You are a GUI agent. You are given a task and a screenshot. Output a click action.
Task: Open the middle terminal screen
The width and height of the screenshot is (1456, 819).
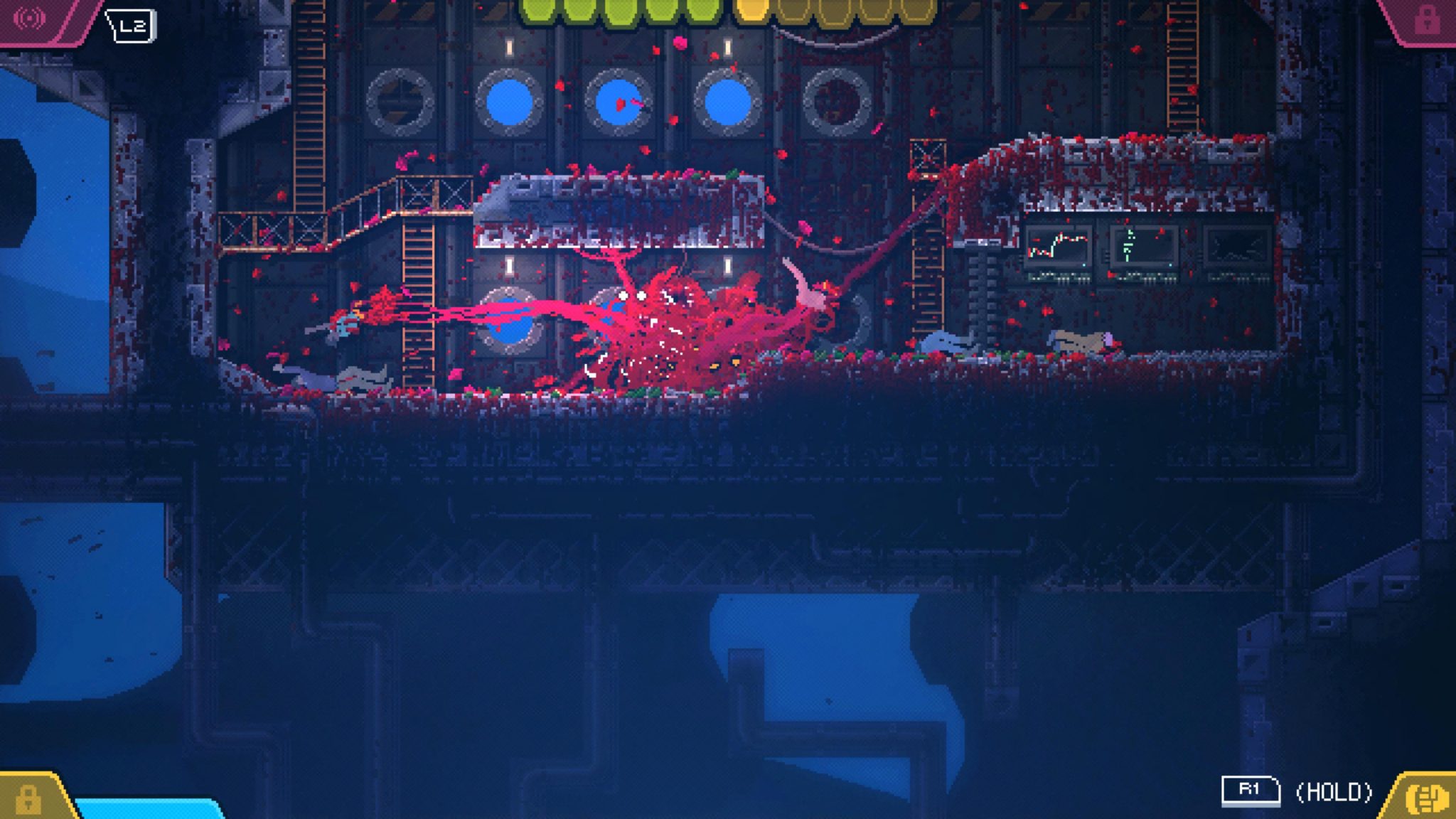pos(1143,245)
